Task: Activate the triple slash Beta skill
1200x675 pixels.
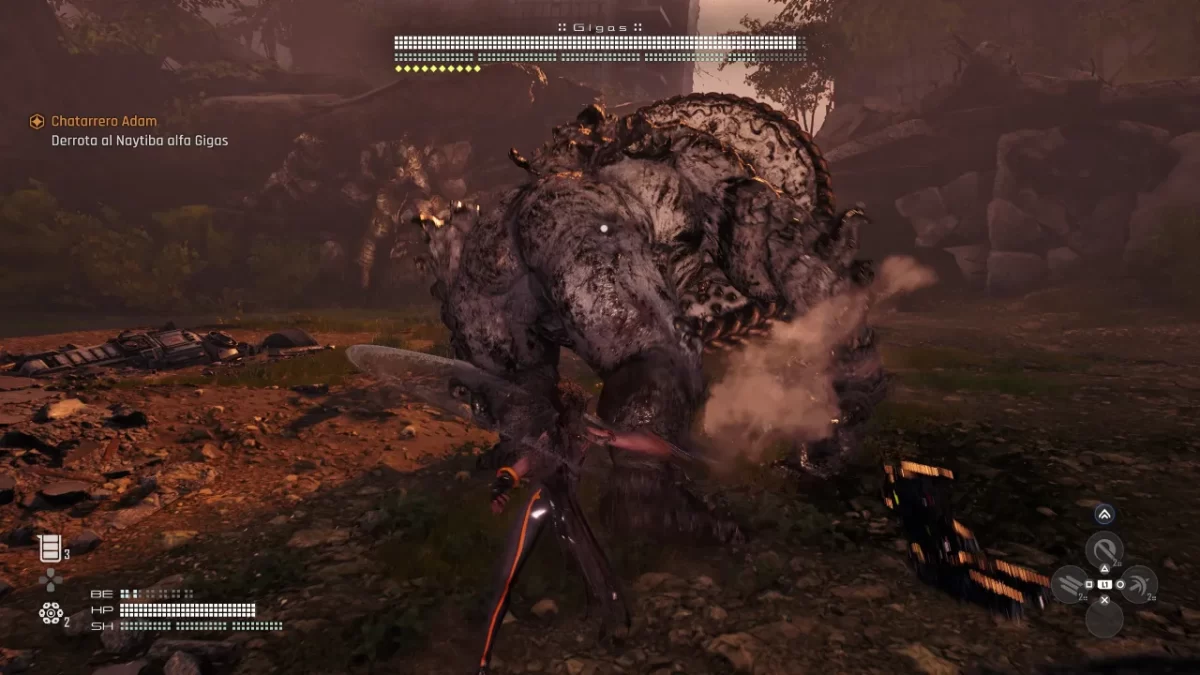Action: [x=1070, y=584]
